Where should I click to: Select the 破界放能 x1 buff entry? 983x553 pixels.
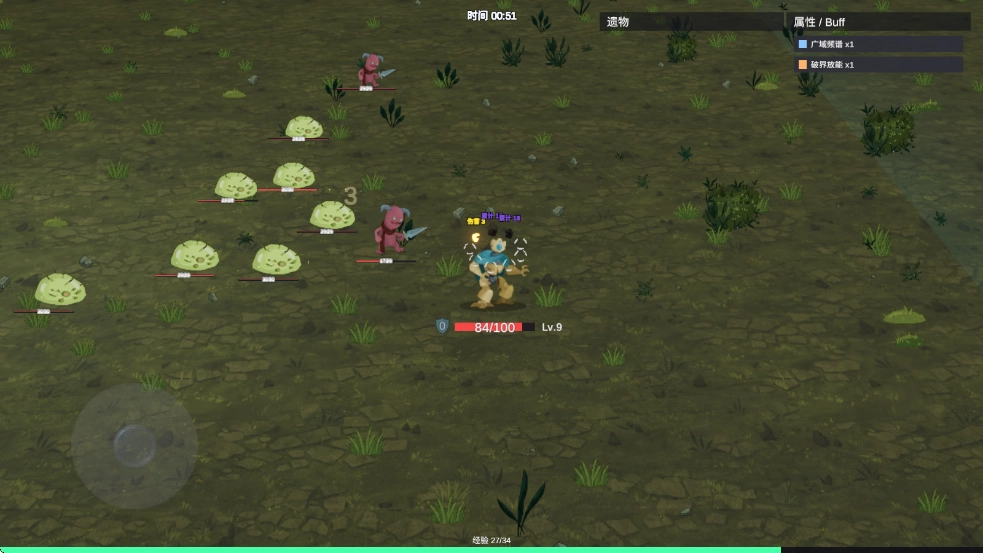coord(878,65)
